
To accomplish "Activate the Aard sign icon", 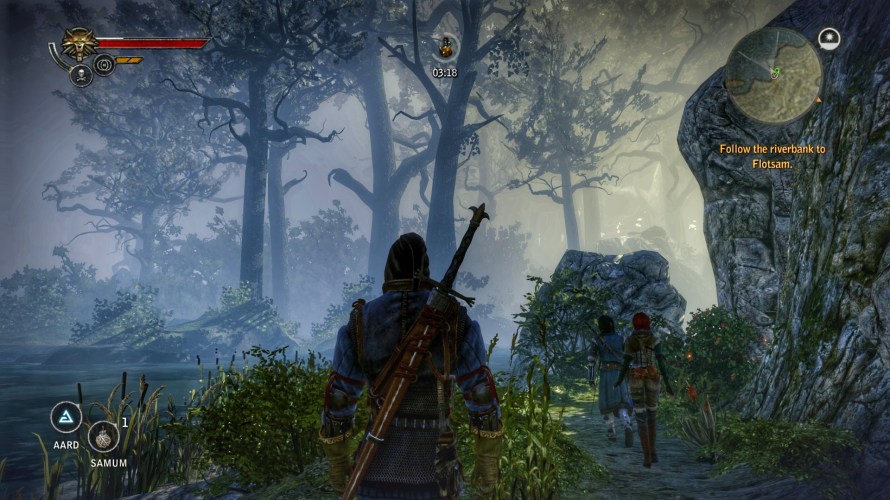I will pos(66,417).
